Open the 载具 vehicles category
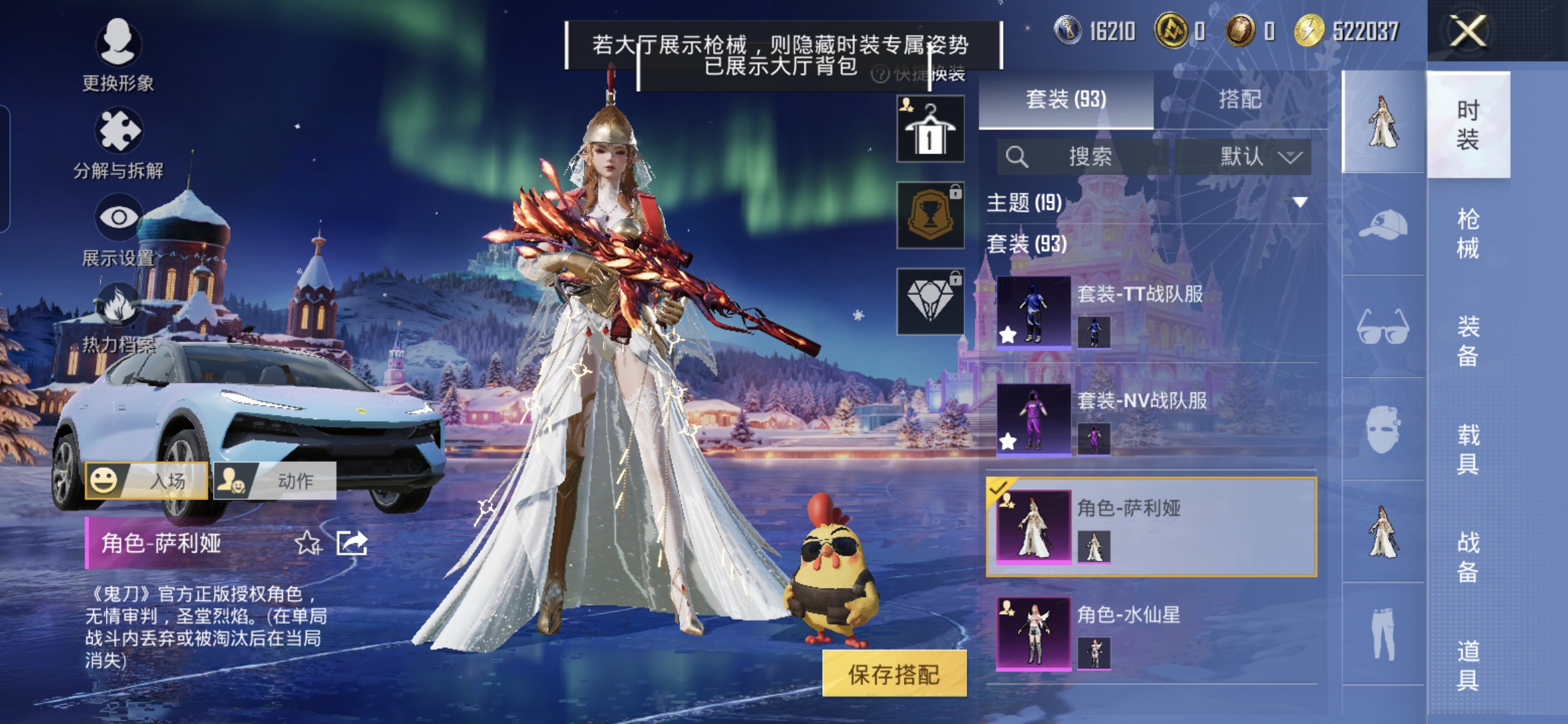 pyautogui.click(x=1467, y=449)
